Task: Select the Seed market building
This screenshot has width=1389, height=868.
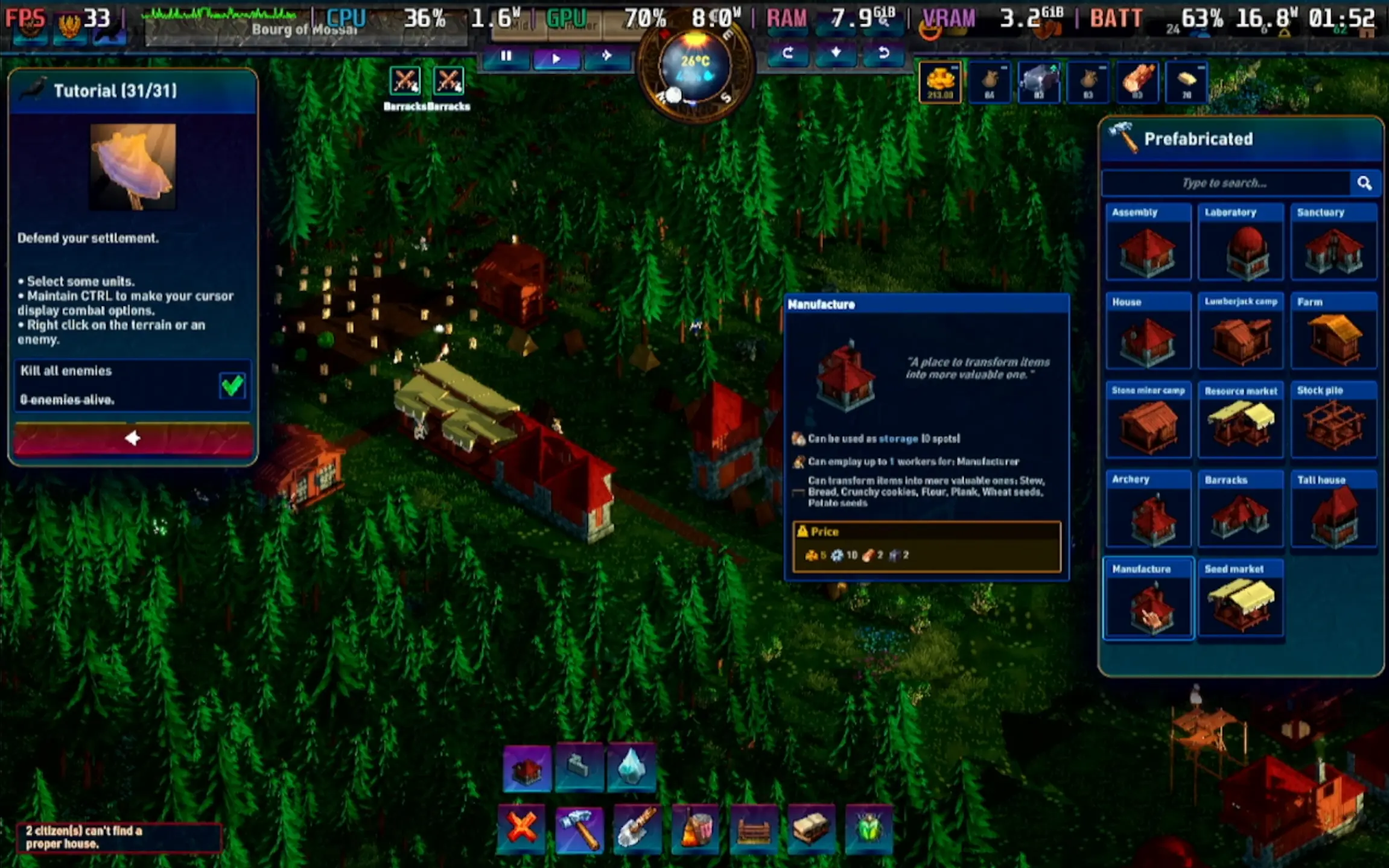Action: pos(1241,598)
